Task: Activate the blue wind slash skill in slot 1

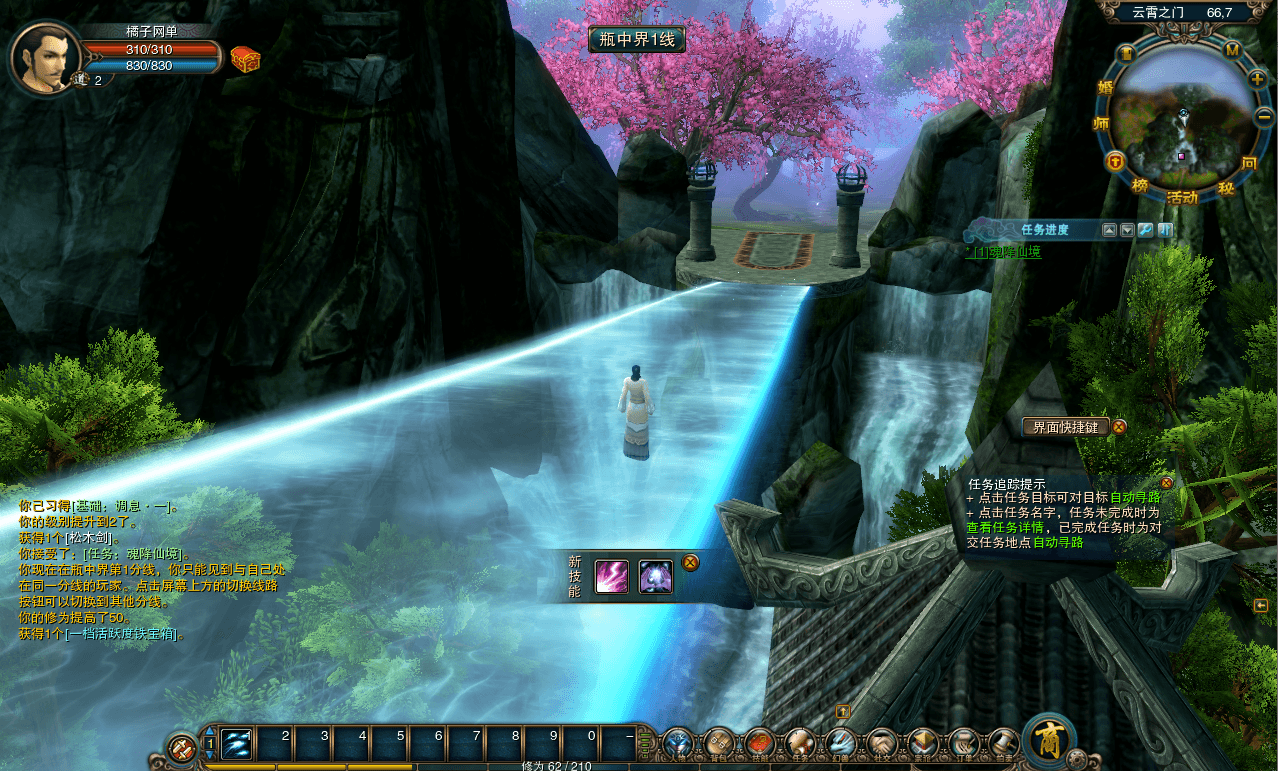Action: (x=236, y=744)
